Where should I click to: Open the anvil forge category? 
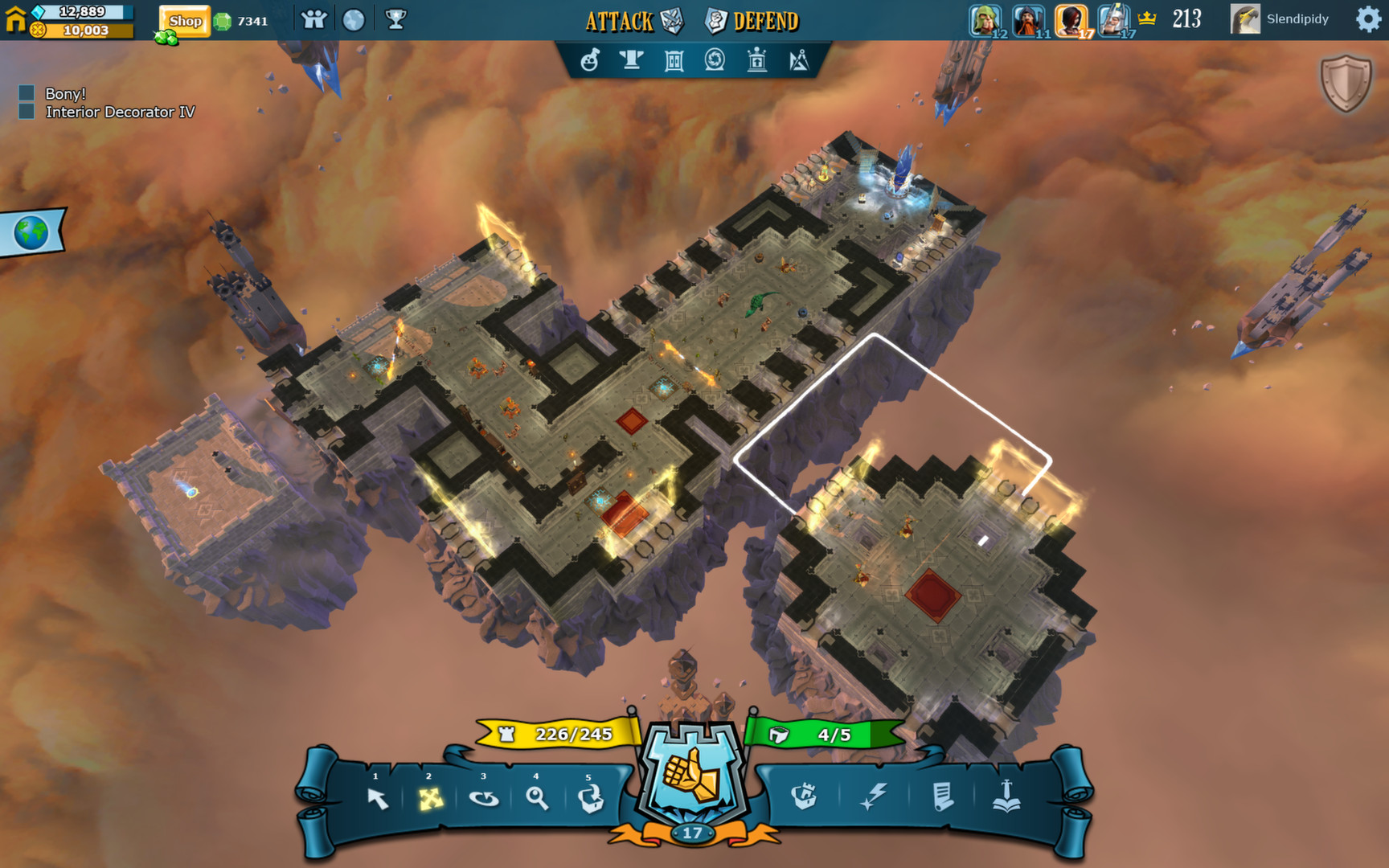(633, 60)
